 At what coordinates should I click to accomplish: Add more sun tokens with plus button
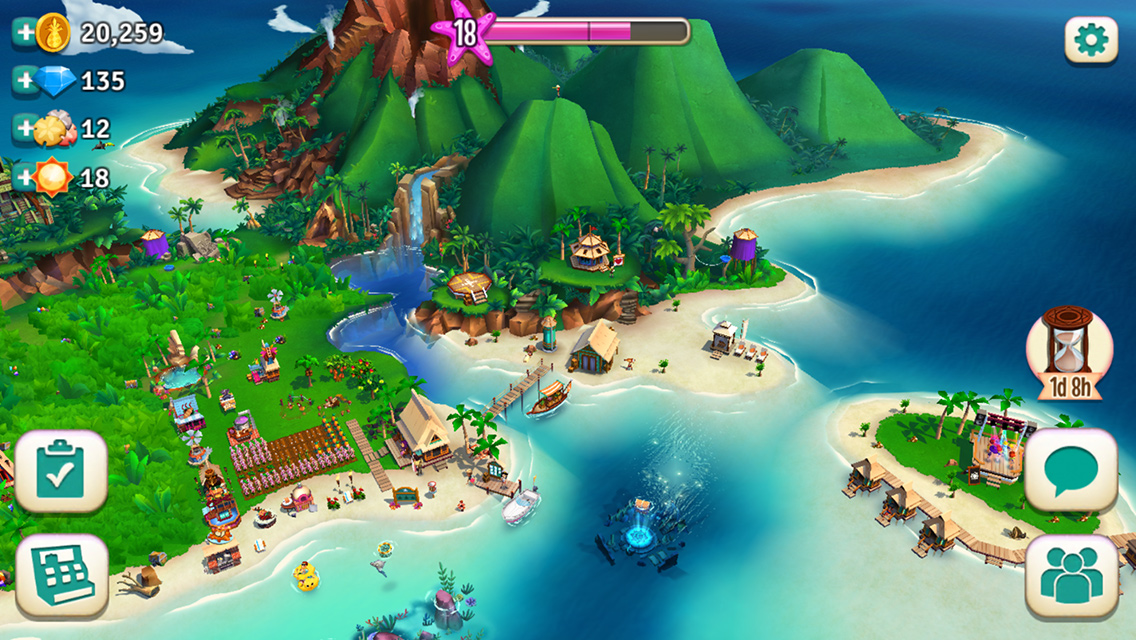tap(24, 178)
